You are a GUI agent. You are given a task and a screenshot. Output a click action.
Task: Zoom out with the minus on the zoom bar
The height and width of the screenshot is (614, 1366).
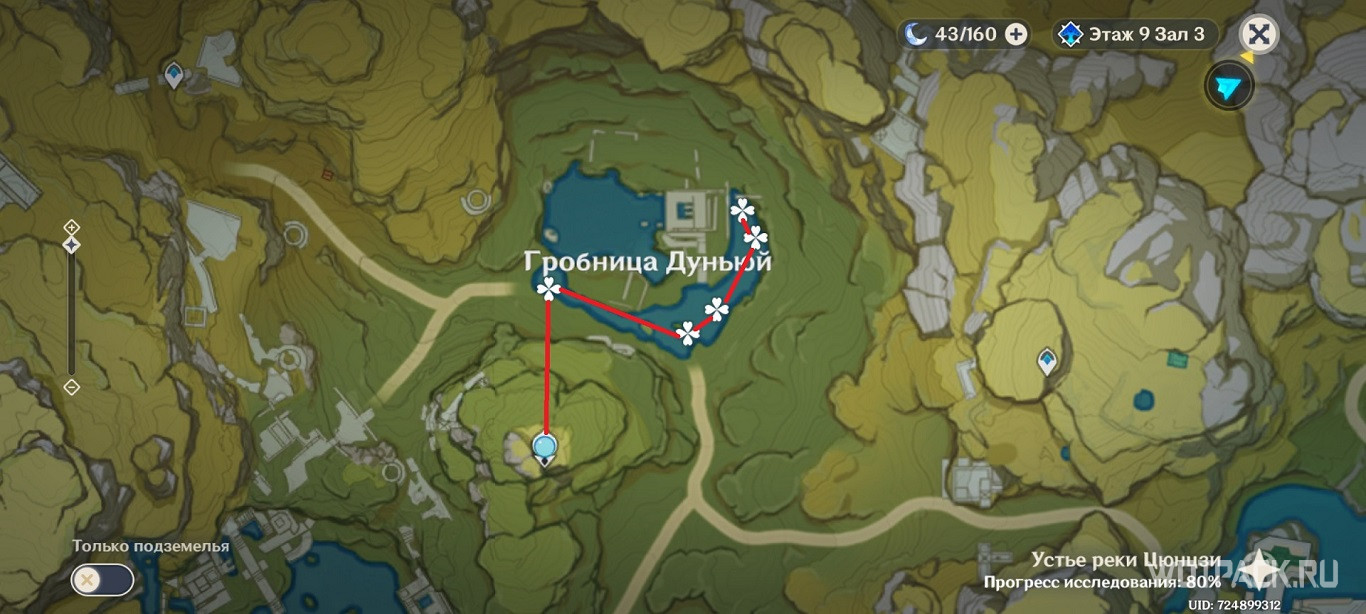[72, 386]
